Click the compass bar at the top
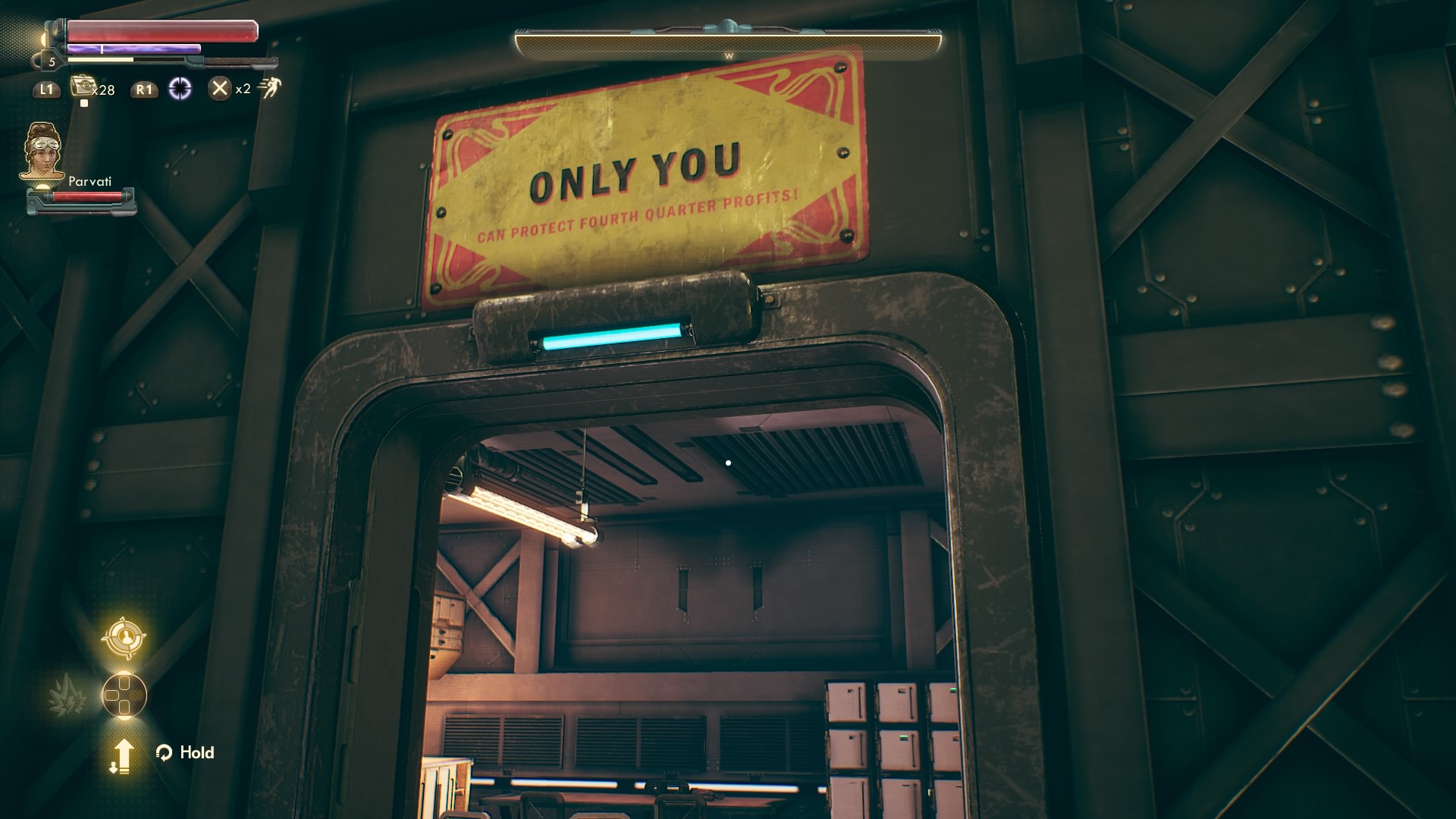The width and height of the screenshot is (1456, 819). pos(728,44)
